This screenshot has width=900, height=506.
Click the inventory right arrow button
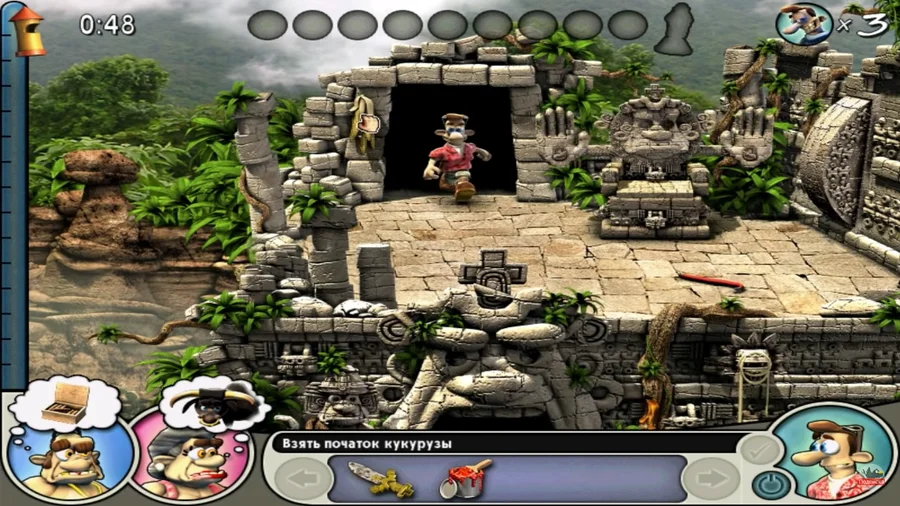tap(712, 479)
